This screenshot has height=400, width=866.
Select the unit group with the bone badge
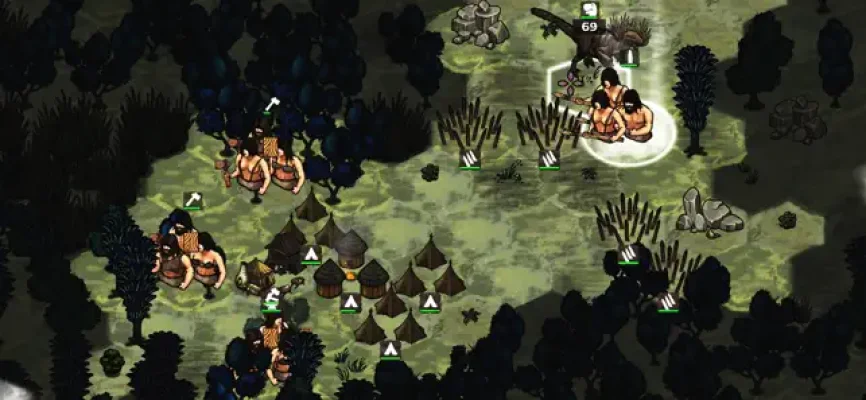coord(263,160)
